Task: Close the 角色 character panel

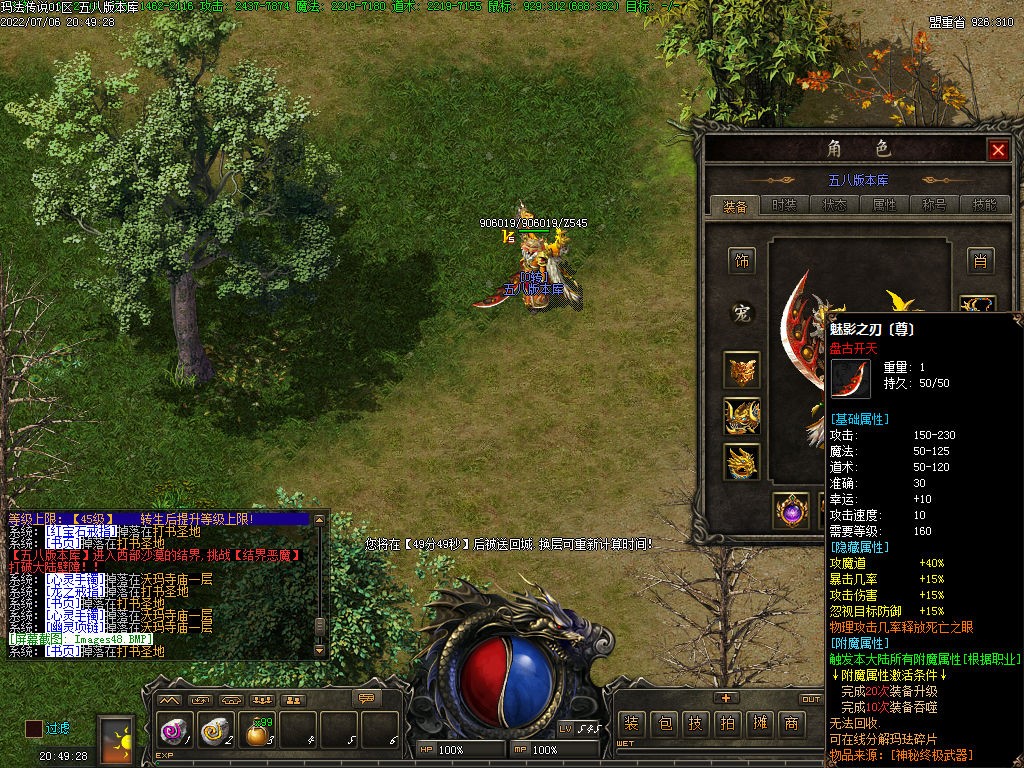Action: click(x=997, y=150)
